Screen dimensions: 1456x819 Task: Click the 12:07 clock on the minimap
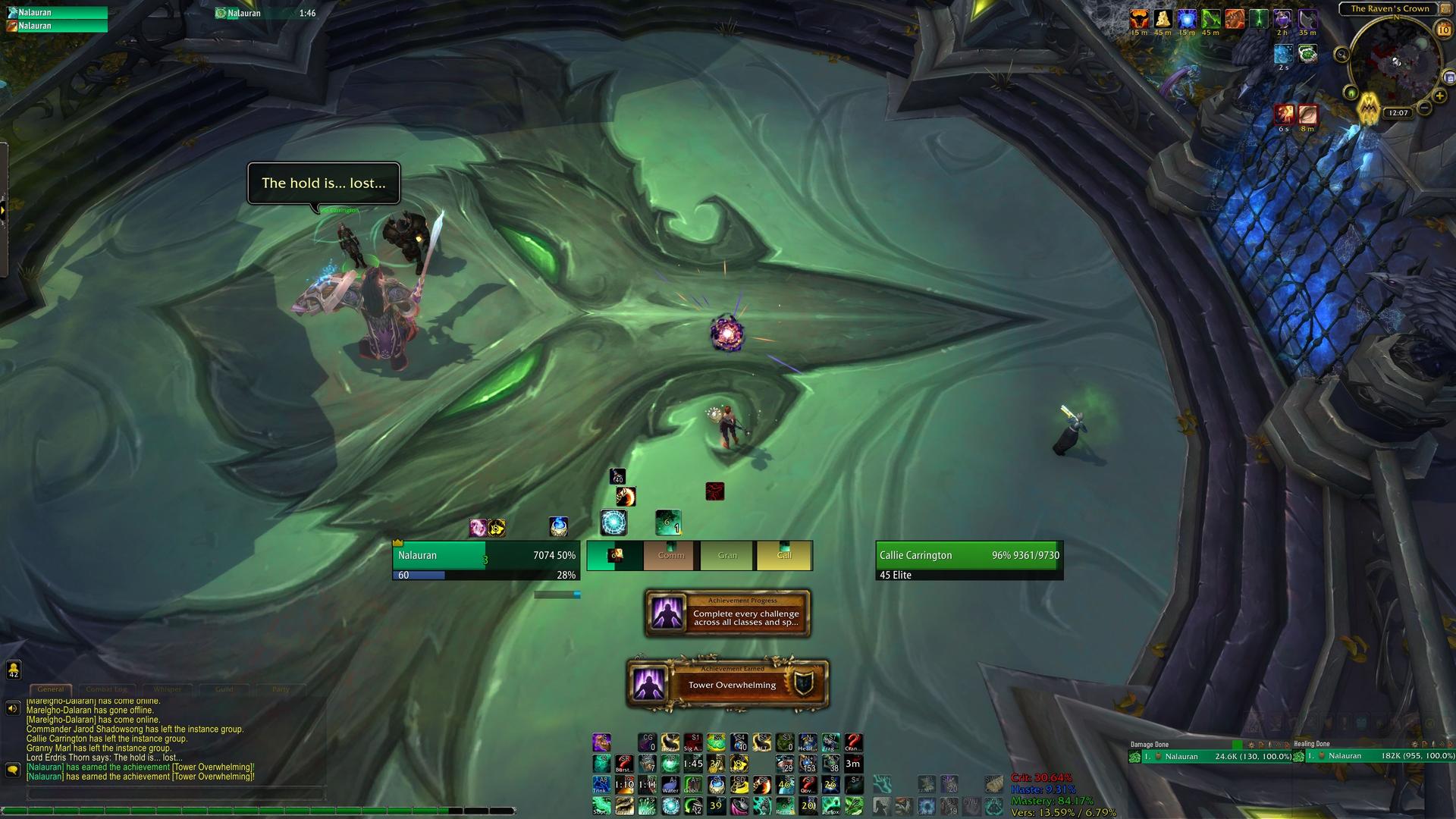1398,113
